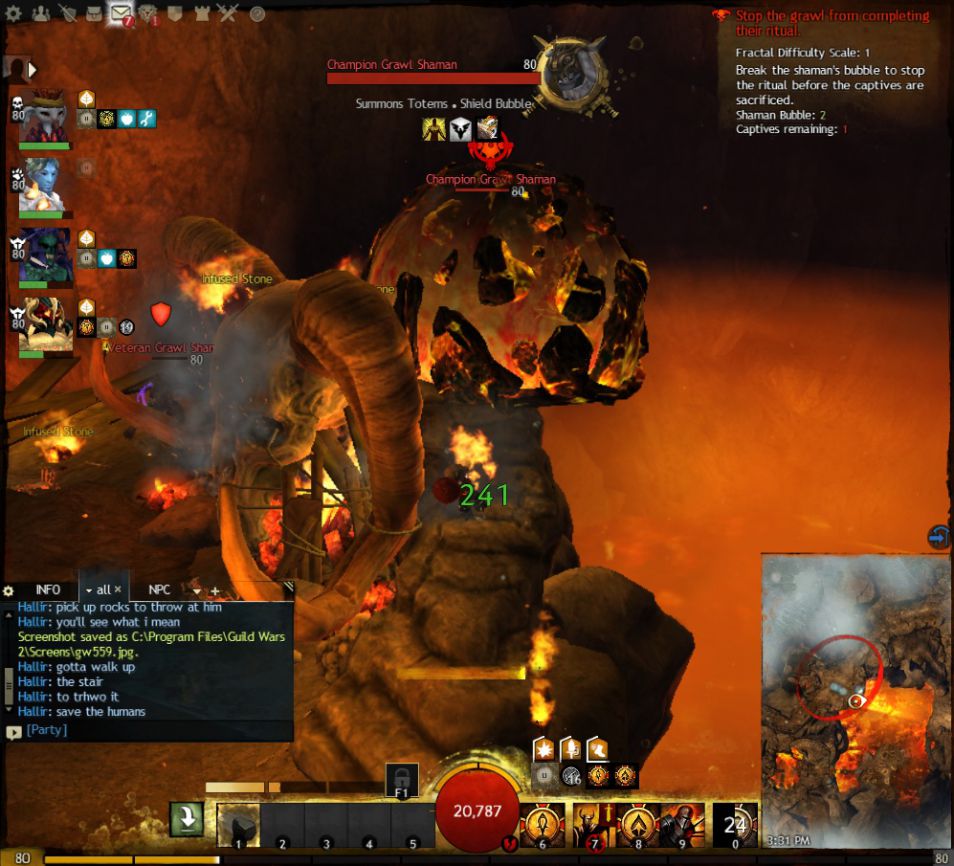Open the guild shield panel
Screen dimensions: 954x866
[x=174, y=14]
